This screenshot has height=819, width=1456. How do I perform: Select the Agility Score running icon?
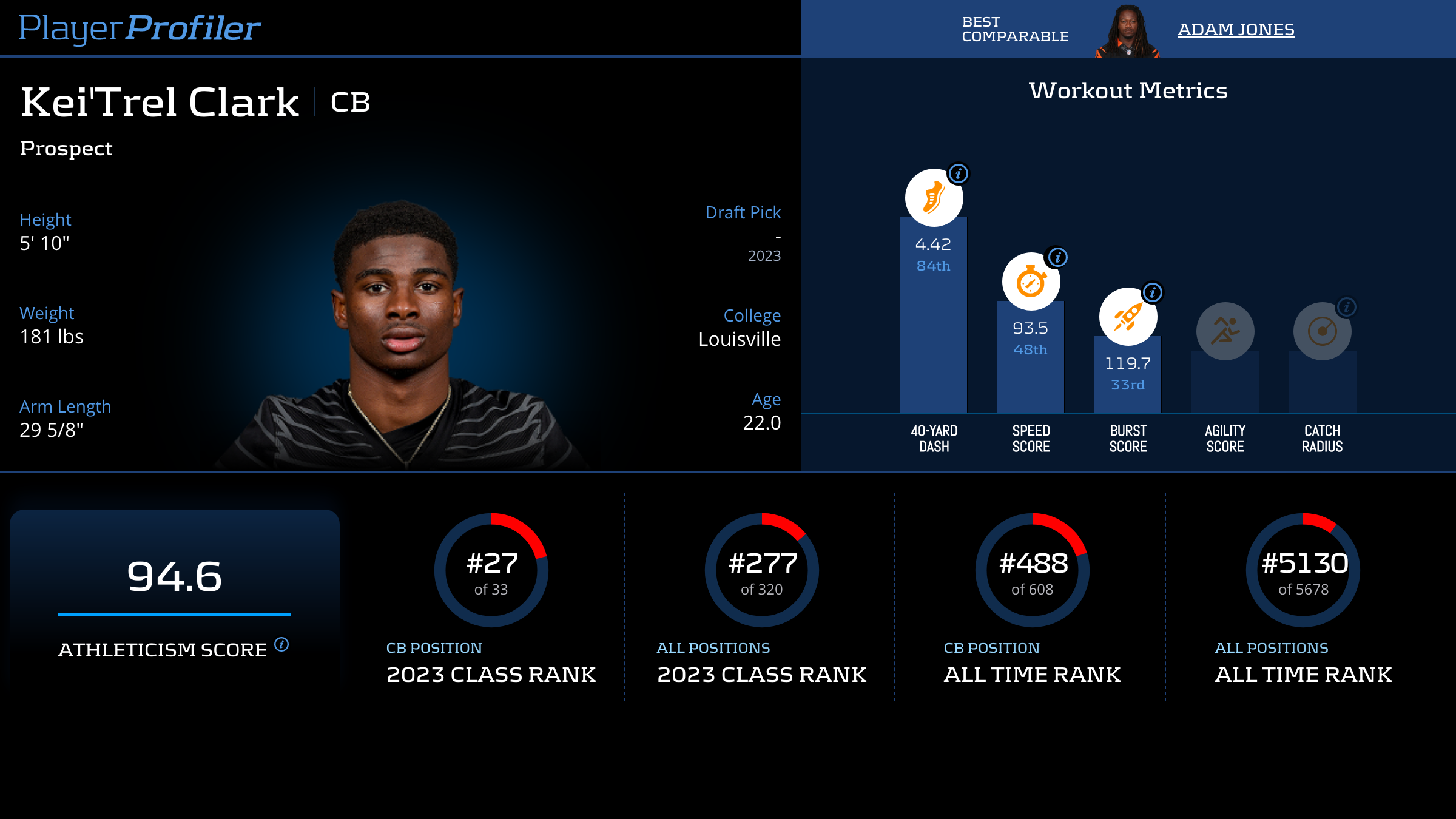point(1225,331)
